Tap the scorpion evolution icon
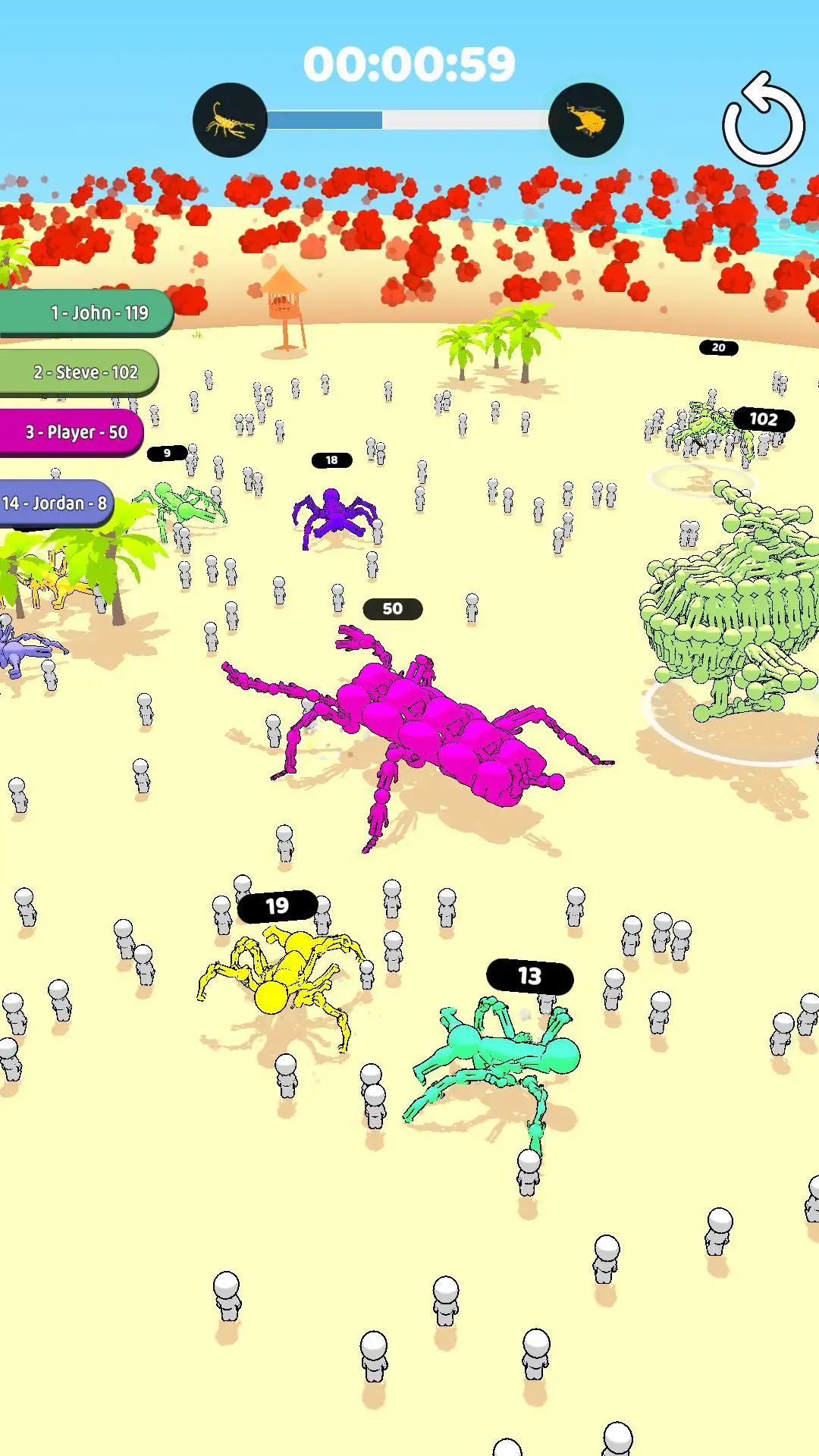The width and height of the screenshot is (819, 1456). pyautogui.click(x=230, y=121)
